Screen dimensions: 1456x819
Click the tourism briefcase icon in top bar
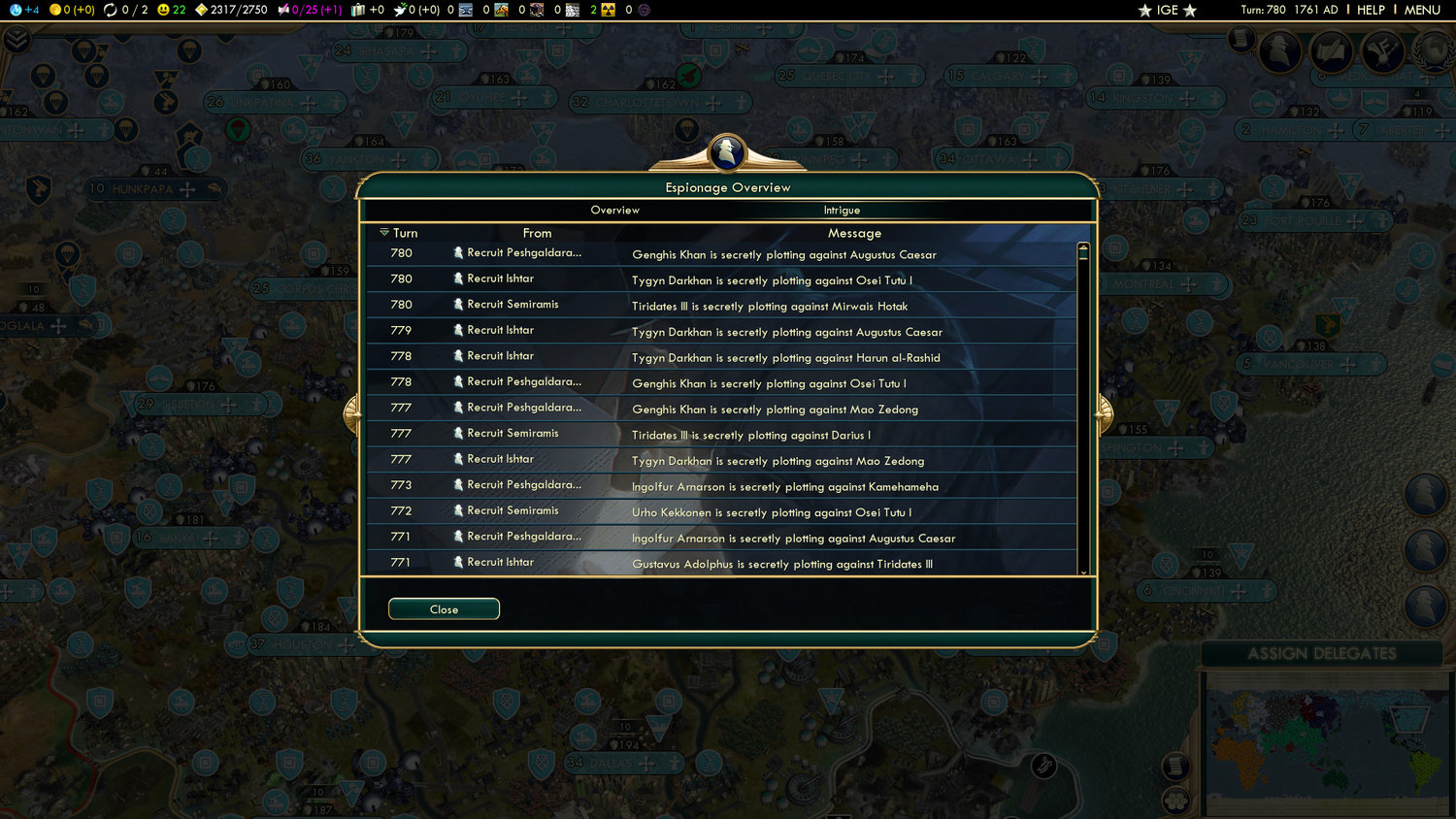(x=358, y=11)
